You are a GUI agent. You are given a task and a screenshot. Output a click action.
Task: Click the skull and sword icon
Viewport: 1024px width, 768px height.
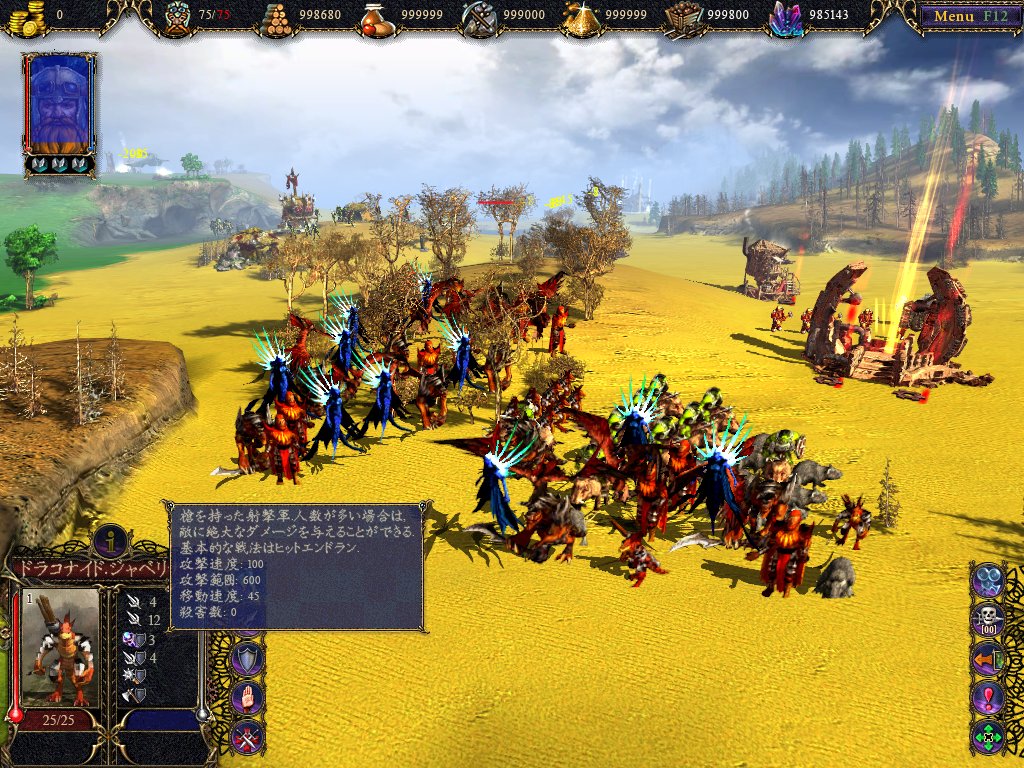pos(988,619)
